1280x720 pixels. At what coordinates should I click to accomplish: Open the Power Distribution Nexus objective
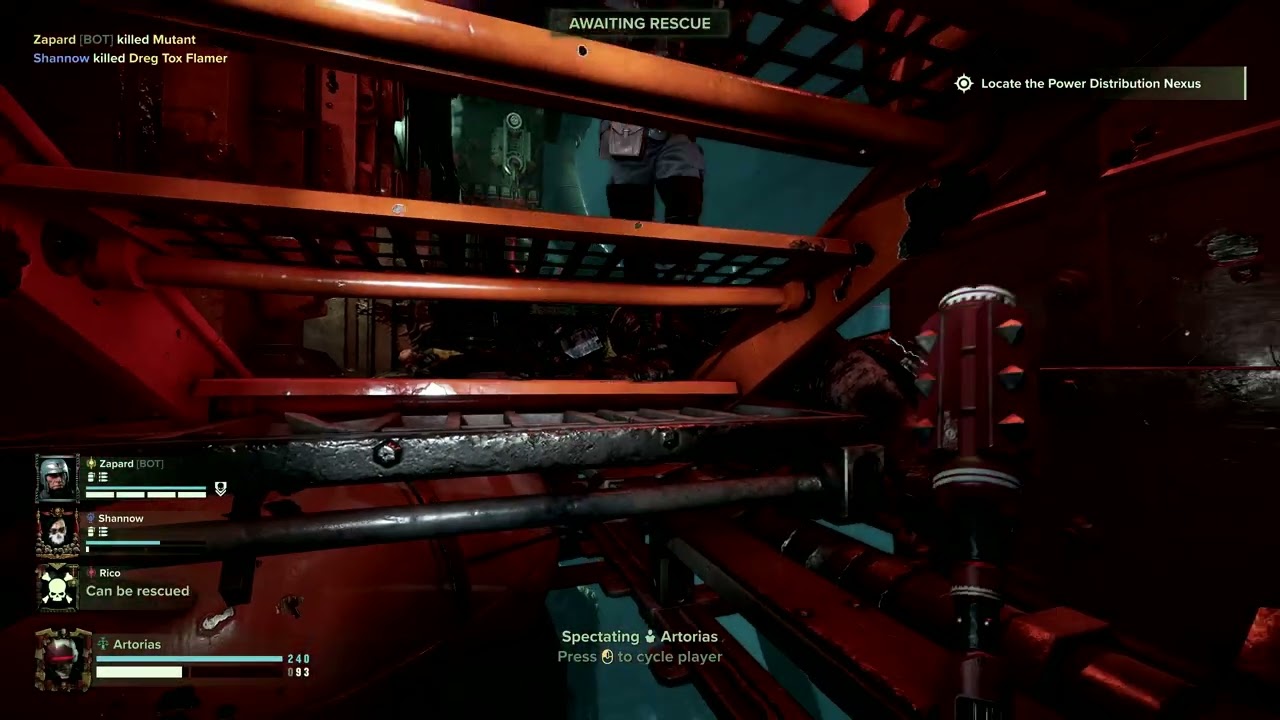(1090, 84)
